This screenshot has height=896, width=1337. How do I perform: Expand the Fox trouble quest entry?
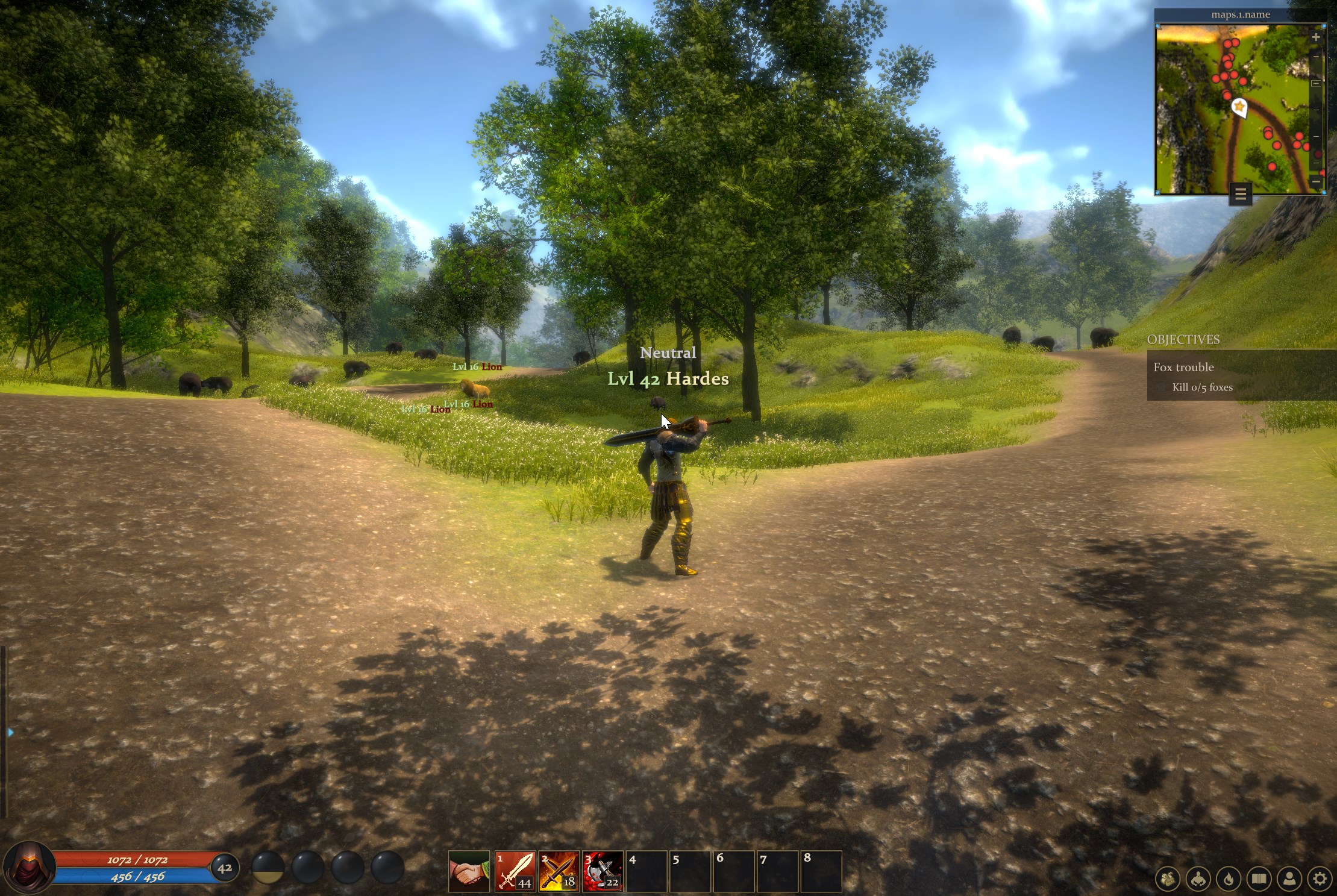pos(1184,367)
